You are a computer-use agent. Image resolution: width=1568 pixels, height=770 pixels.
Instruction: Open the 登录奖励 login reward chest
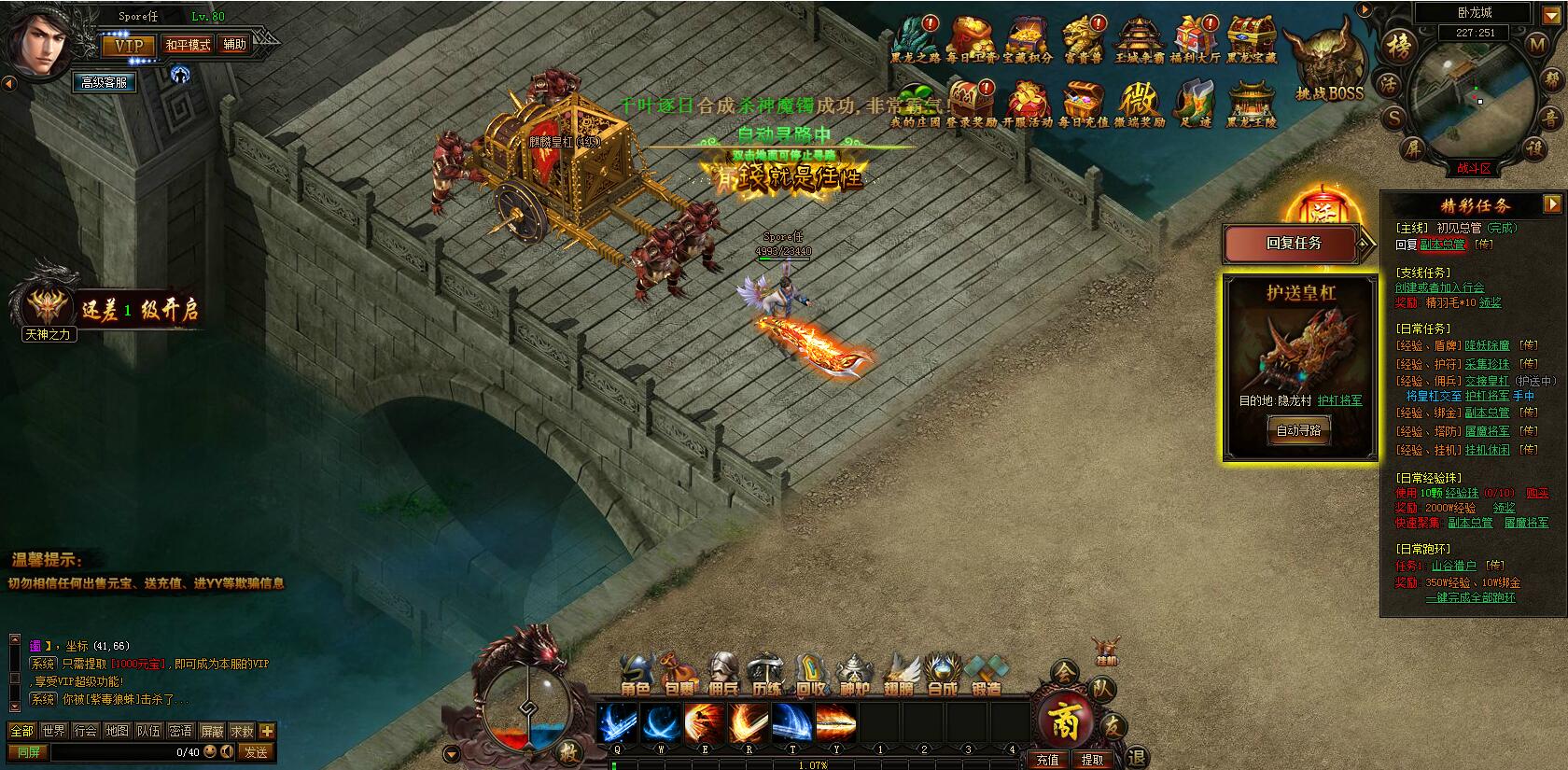coord(971,101)
